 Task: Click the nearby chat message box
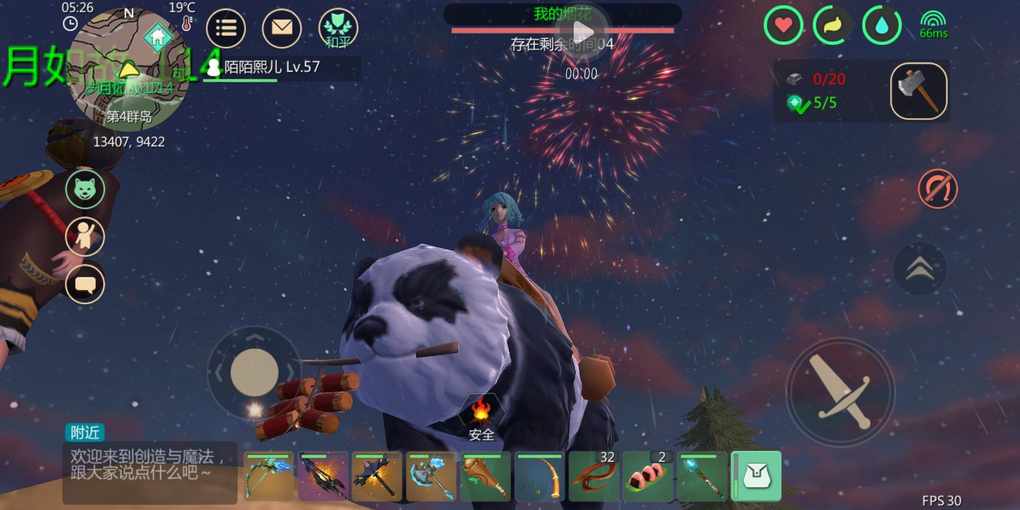coord(150,464)
